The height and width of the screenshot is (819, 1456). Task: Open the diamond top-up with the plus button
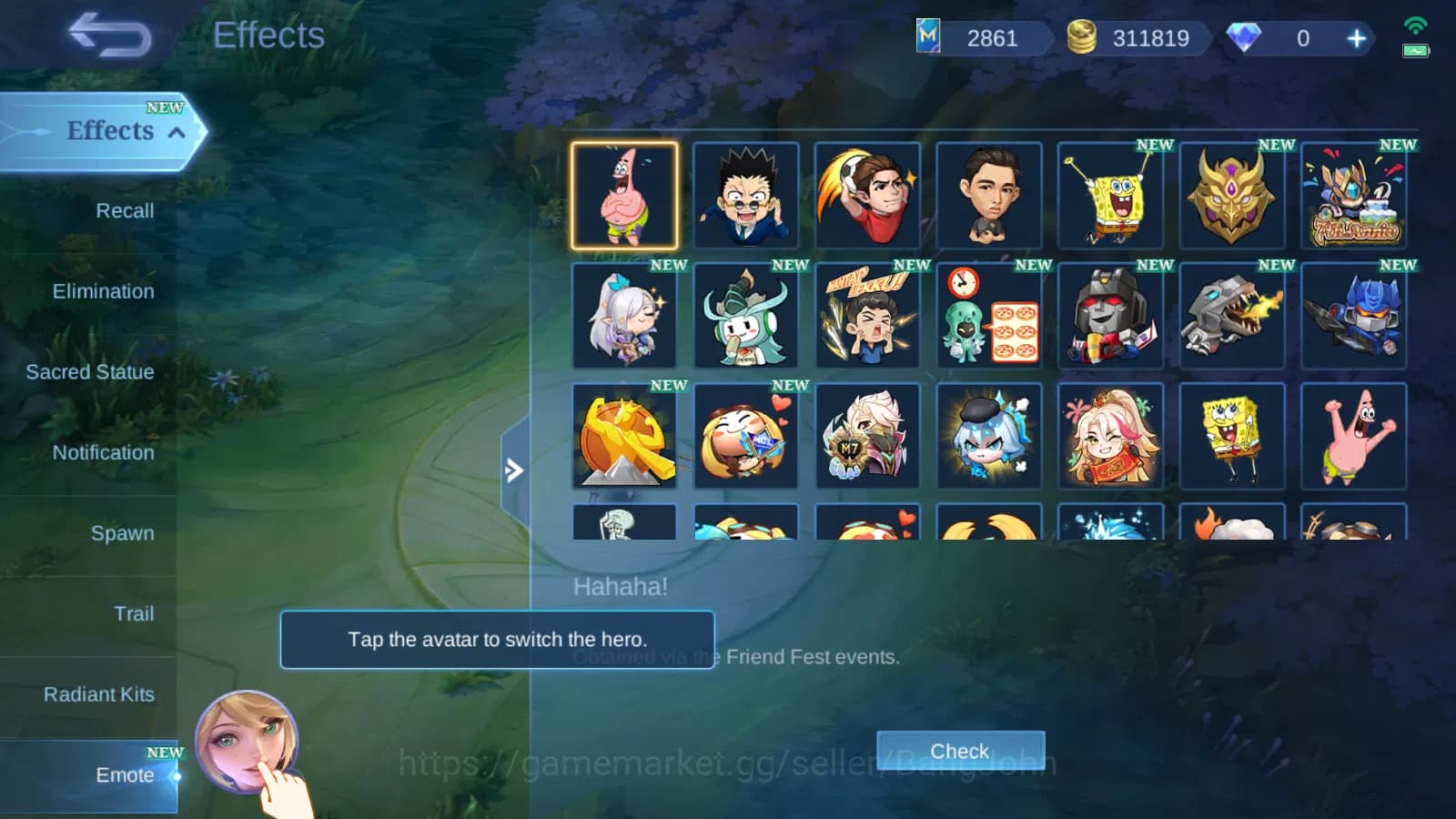(1356, 39)
